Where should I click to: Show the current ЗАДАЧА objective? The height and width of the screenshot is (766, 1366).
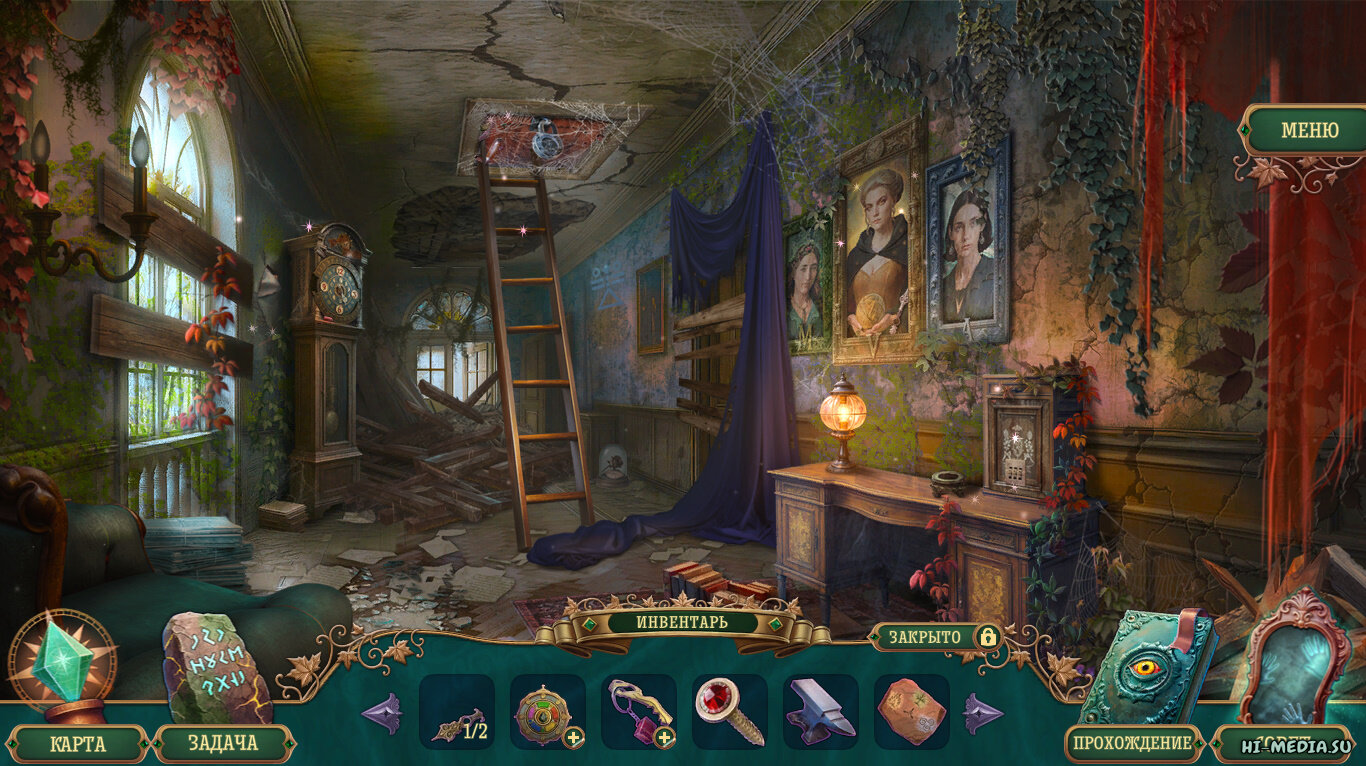[223, 744]
